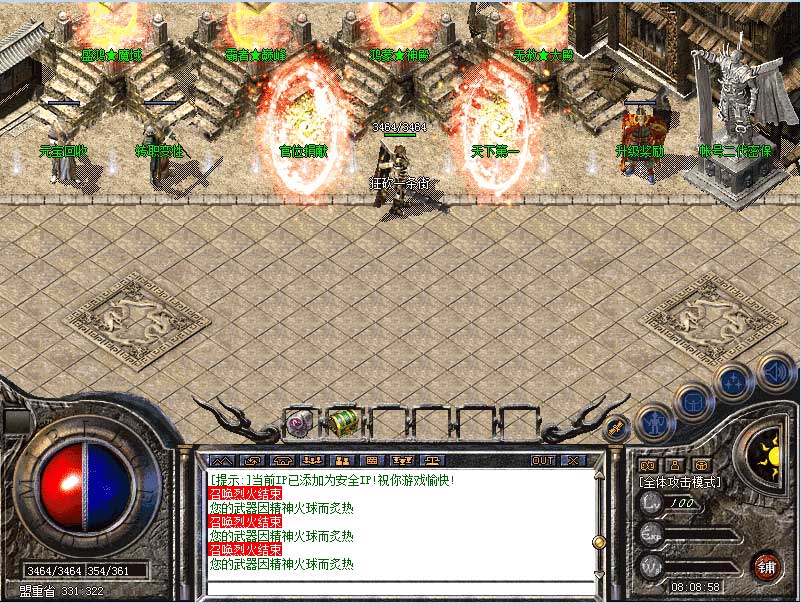Switch the 全体攻击模式 attack mode label
The image size is (801, 603).
pos(681,481)
